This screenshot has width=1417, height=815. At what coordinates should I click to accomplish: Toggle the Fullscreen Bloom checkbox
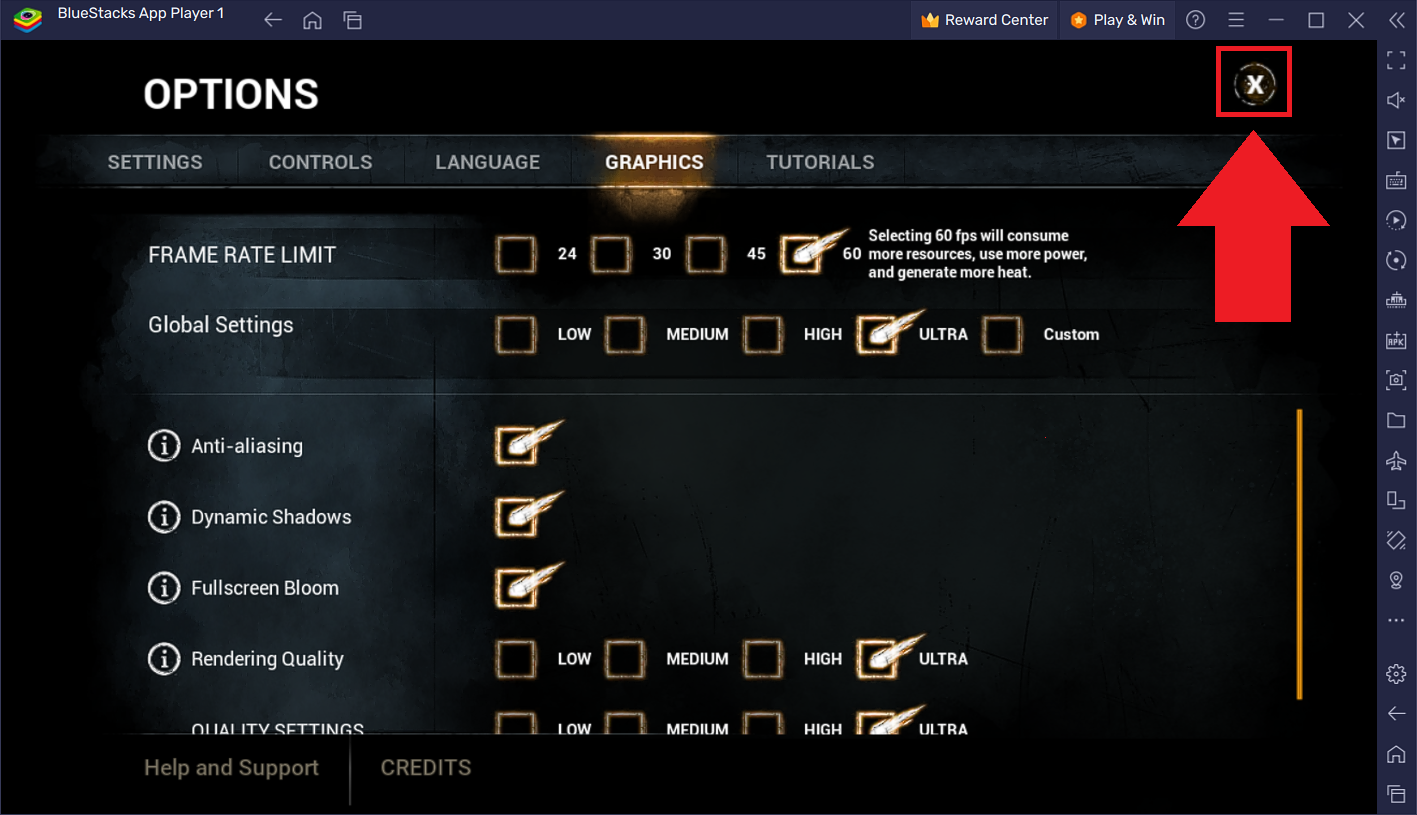coord(516,588)
